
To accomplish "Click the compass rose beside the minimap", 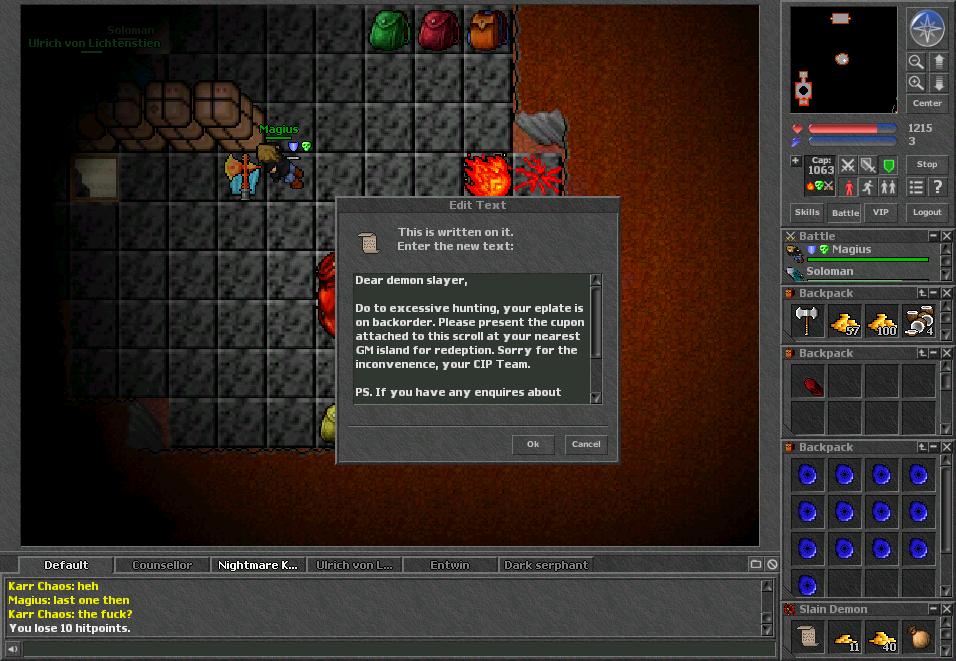I will [x=926, y=29].
